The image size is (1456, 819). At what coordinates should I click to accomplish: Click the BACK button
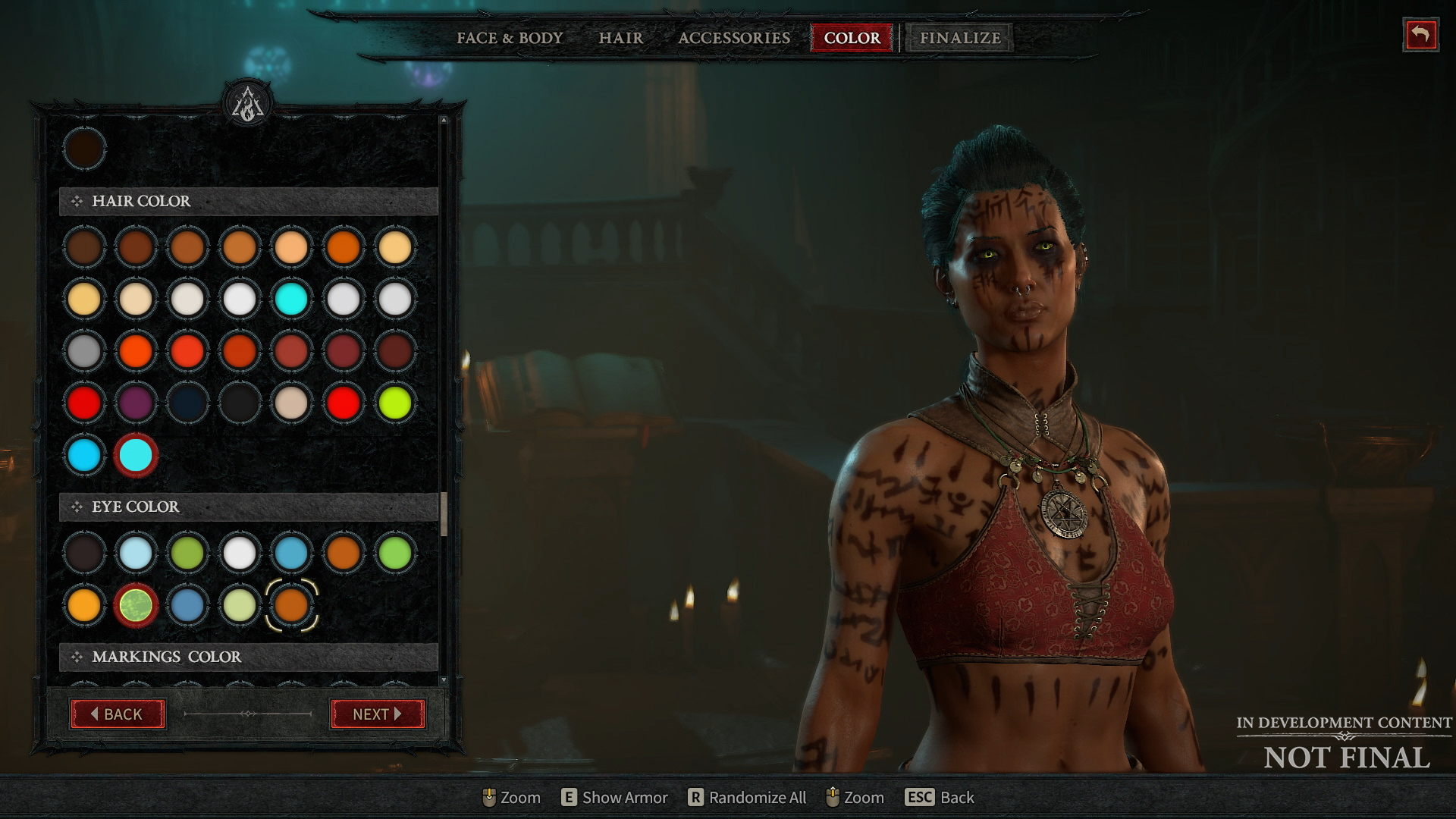pos(118,714)
